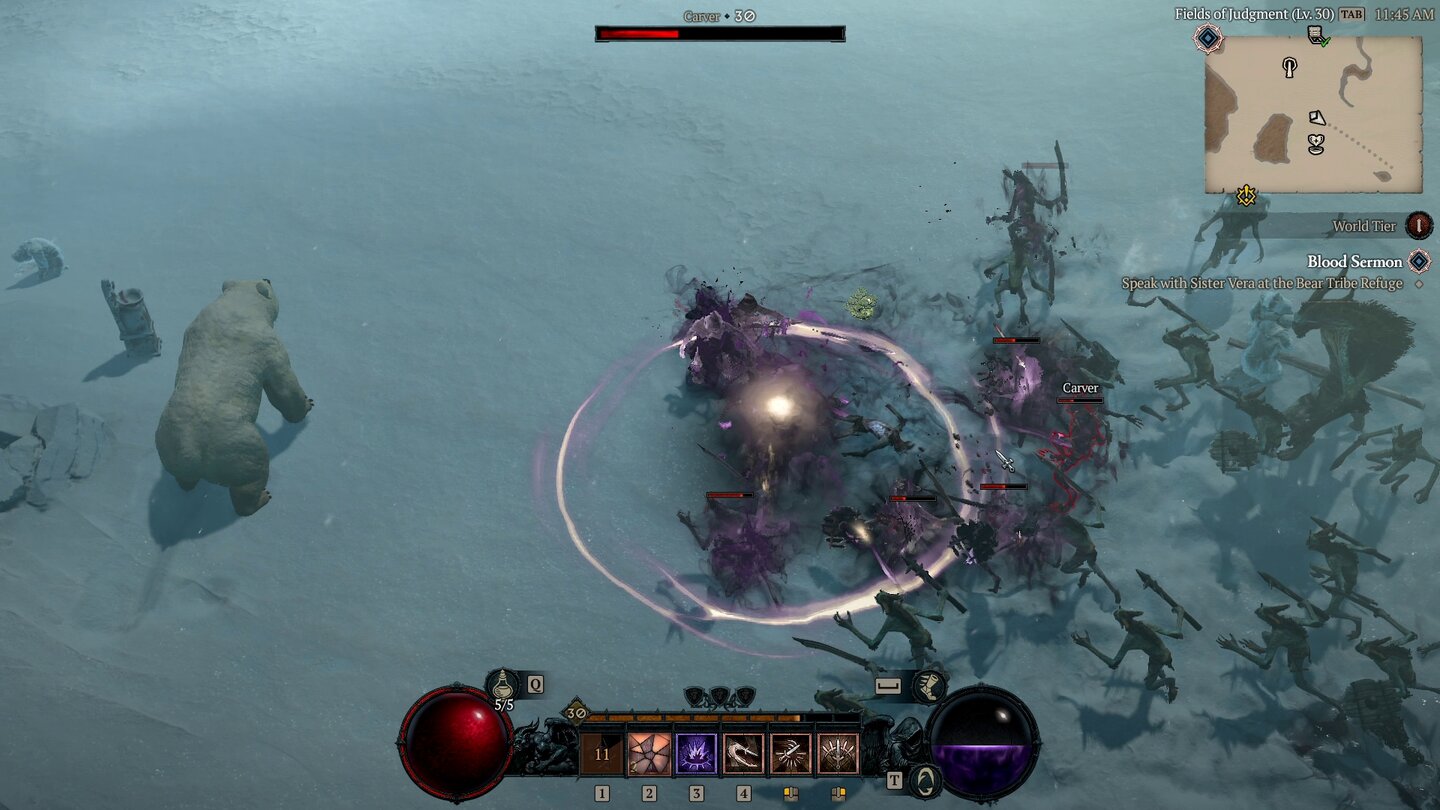
Task: Select the first skill slot showing 11
Action: coord(601,755)
